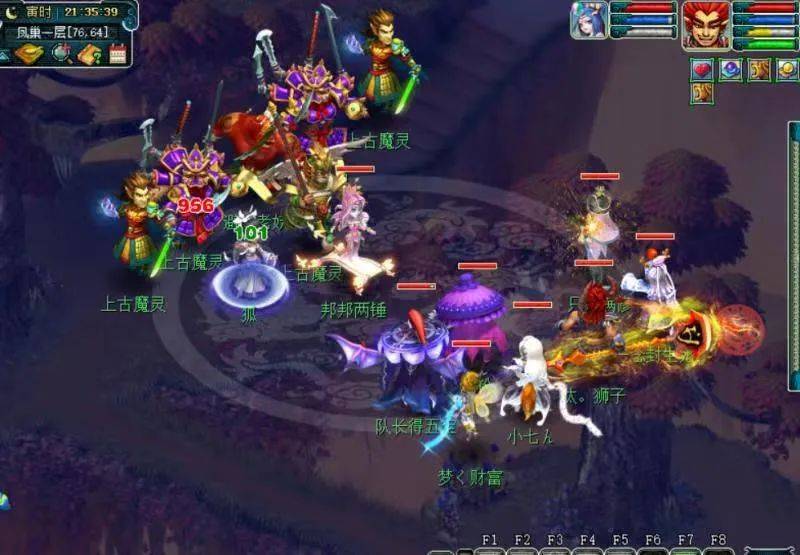Click the red-haired character portrait

706,24
